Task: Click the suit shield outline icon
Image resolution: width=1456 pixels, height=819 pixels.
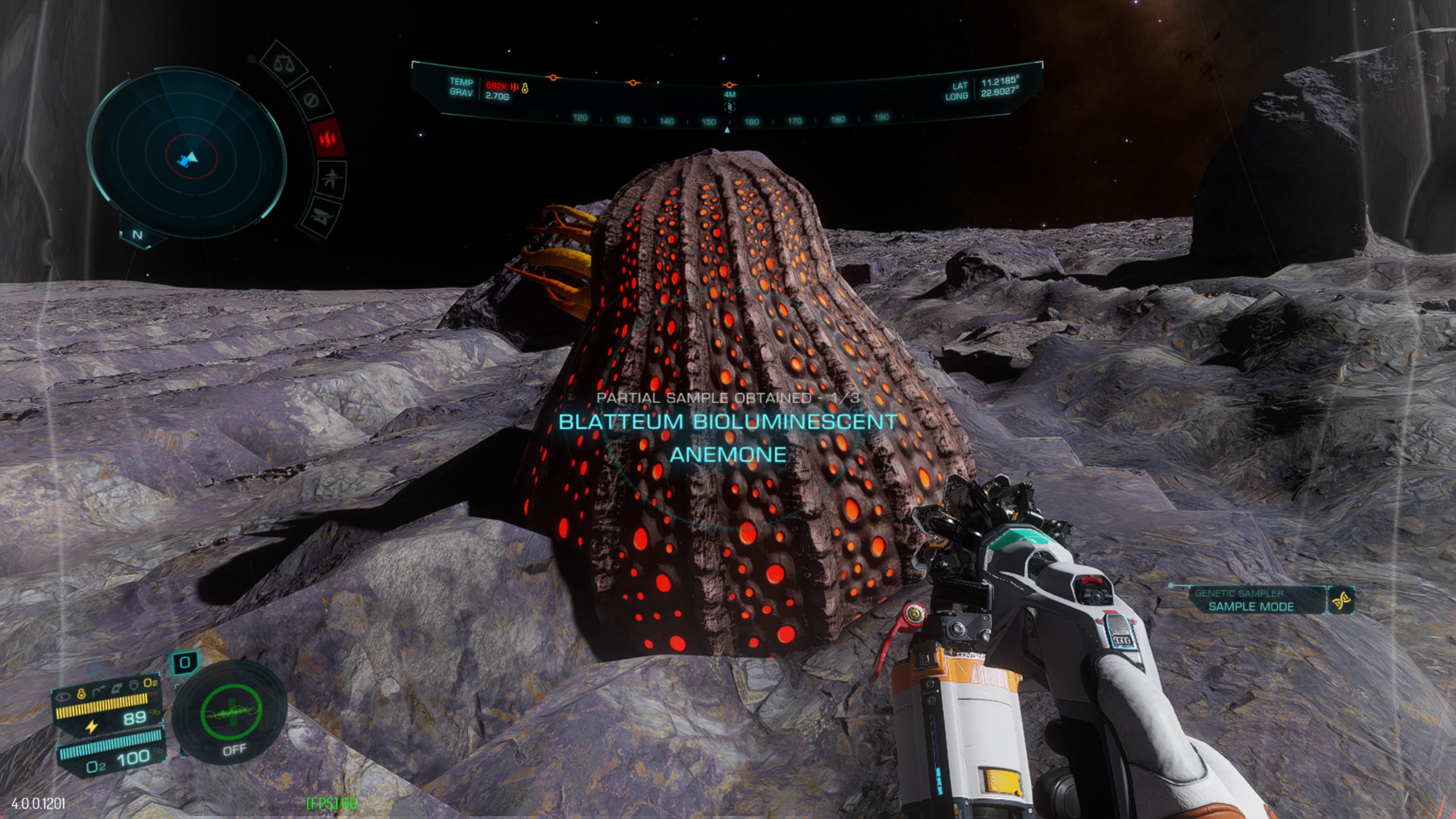Action: click(134, 685)
